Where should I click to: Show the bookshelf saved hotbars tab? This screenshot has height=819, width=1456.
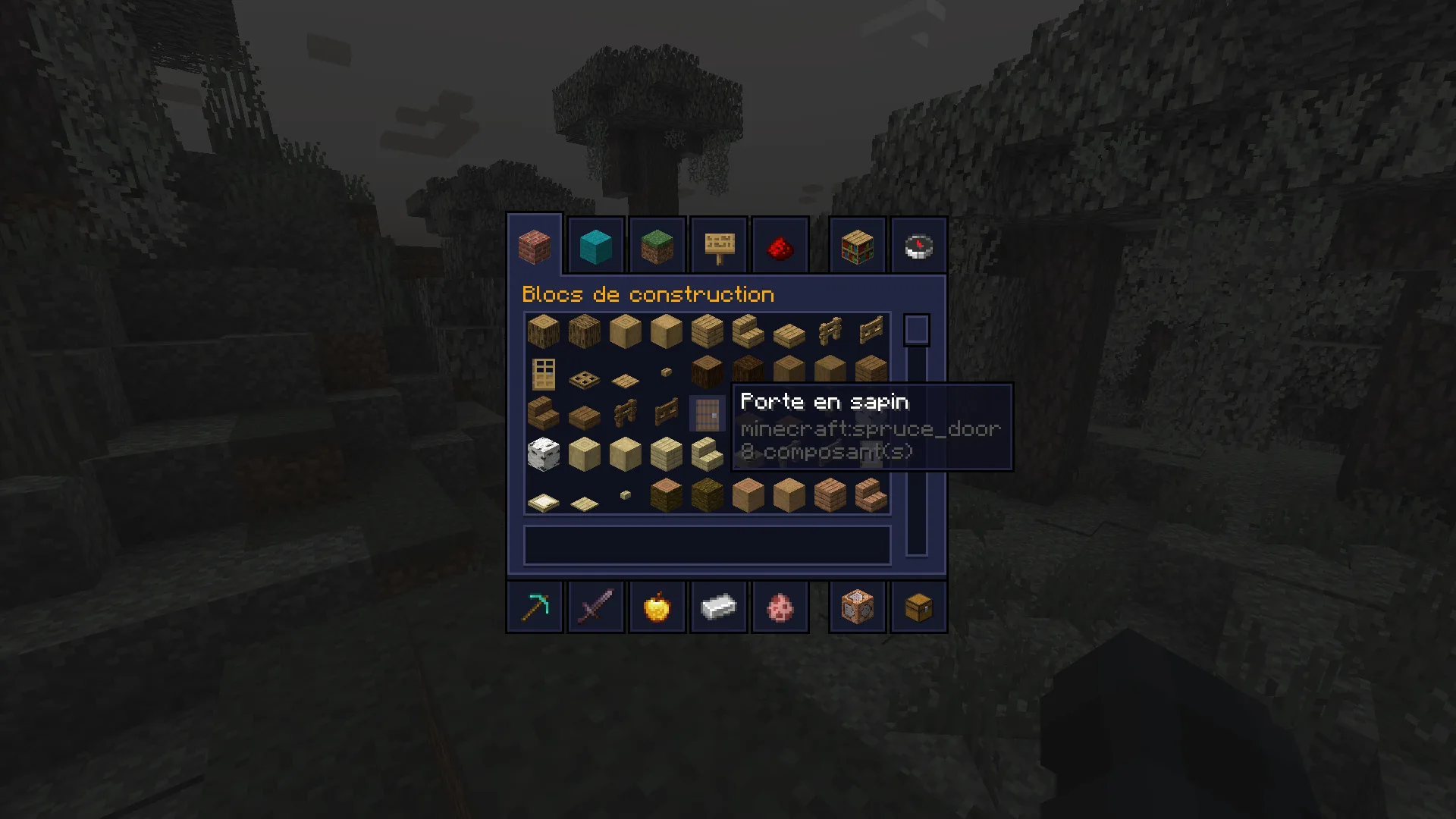click(x=858, y=246)
